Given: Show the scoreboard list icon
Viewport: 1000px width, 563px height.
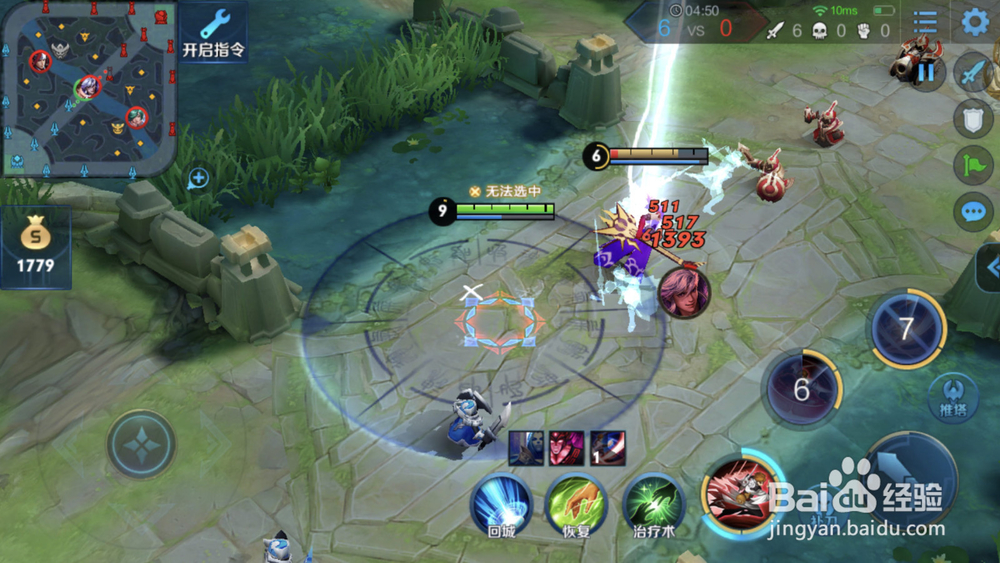Looking at the screenshot, I should (925, 22).
